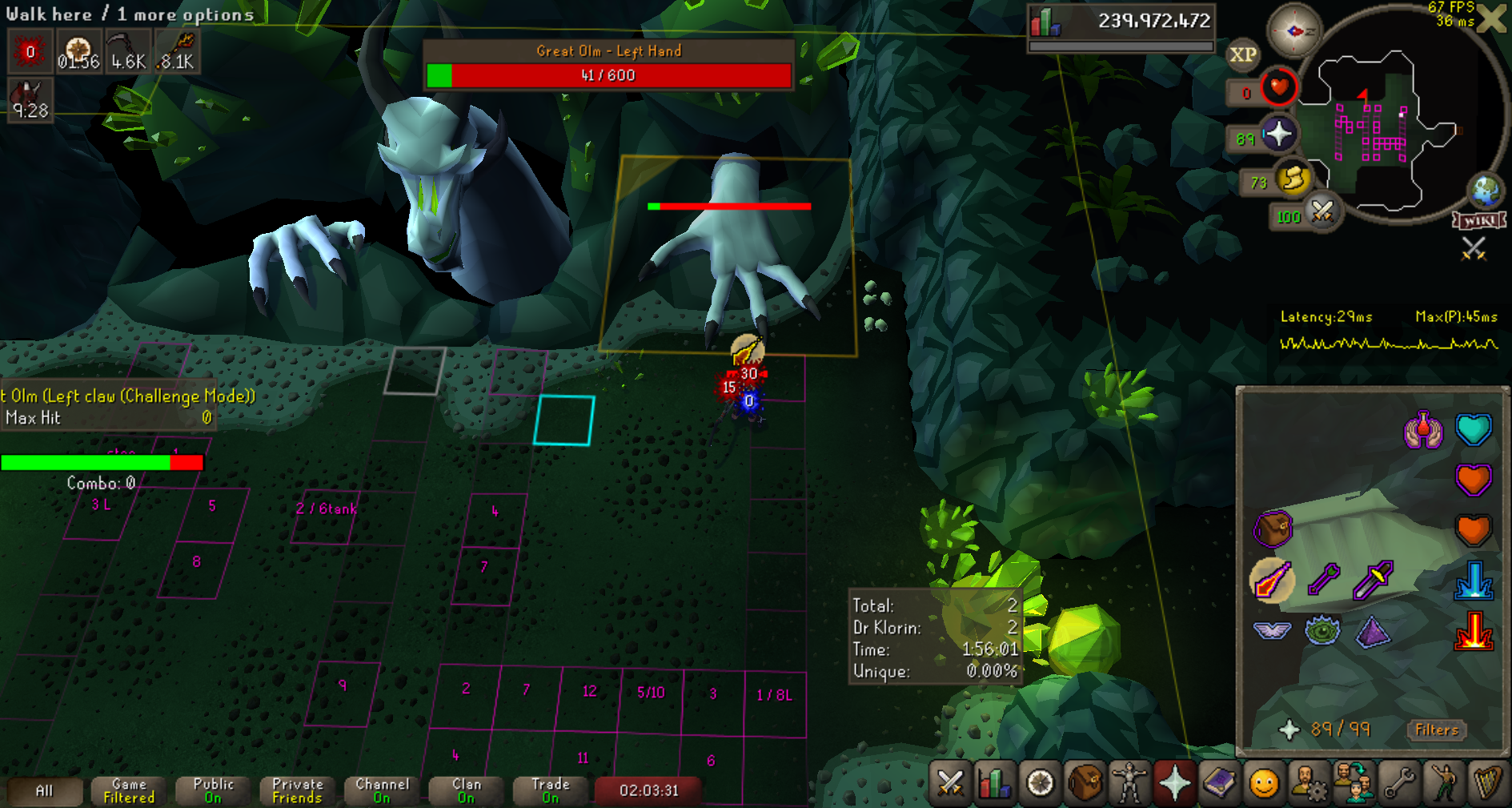
Task: Toggle run with the boot orb
Action: coord(1293,179)
